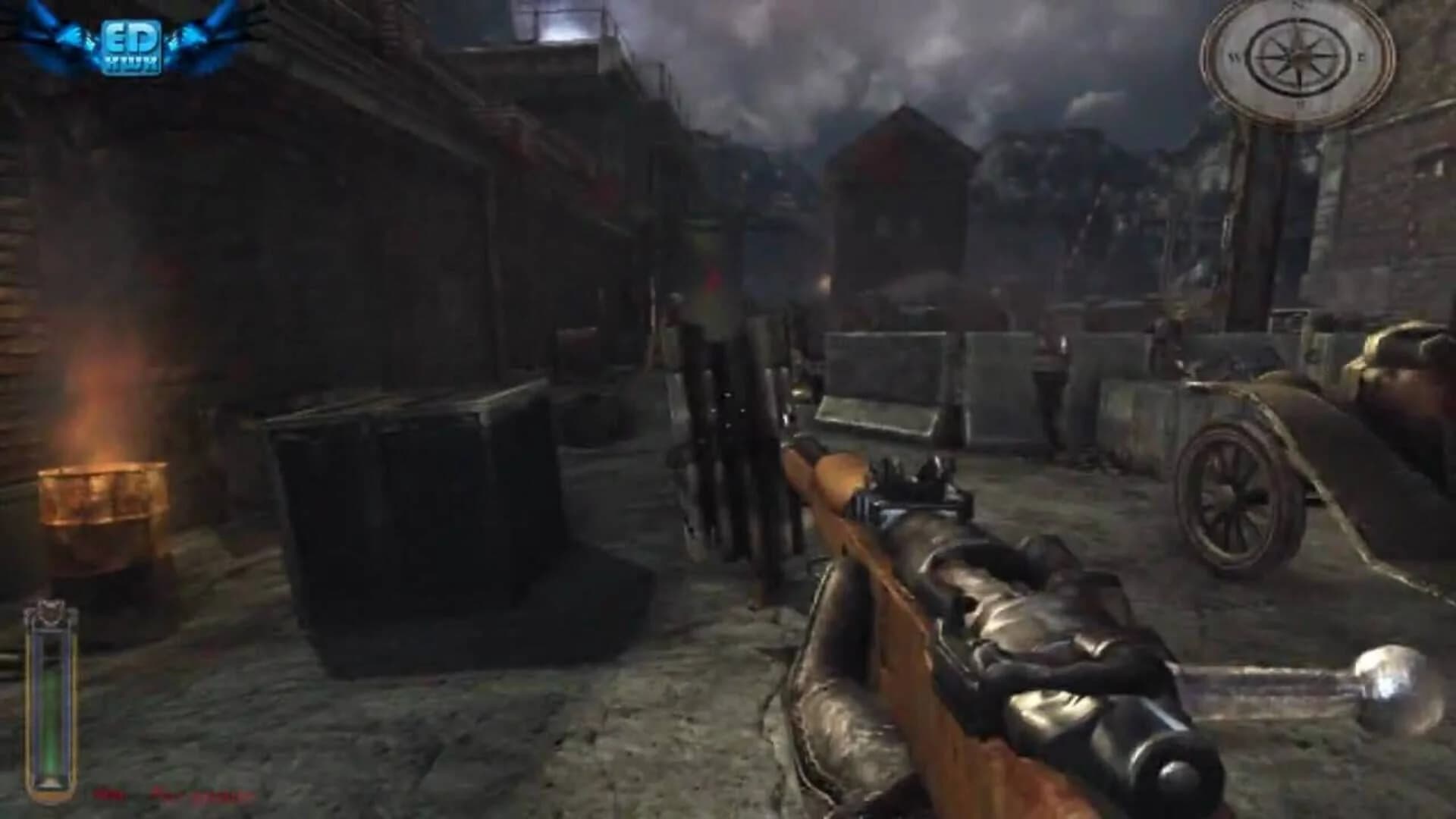This screenshot has height=819, width=1456.
Task: Click the West marker on the compass
Action: pos(1236,59)
